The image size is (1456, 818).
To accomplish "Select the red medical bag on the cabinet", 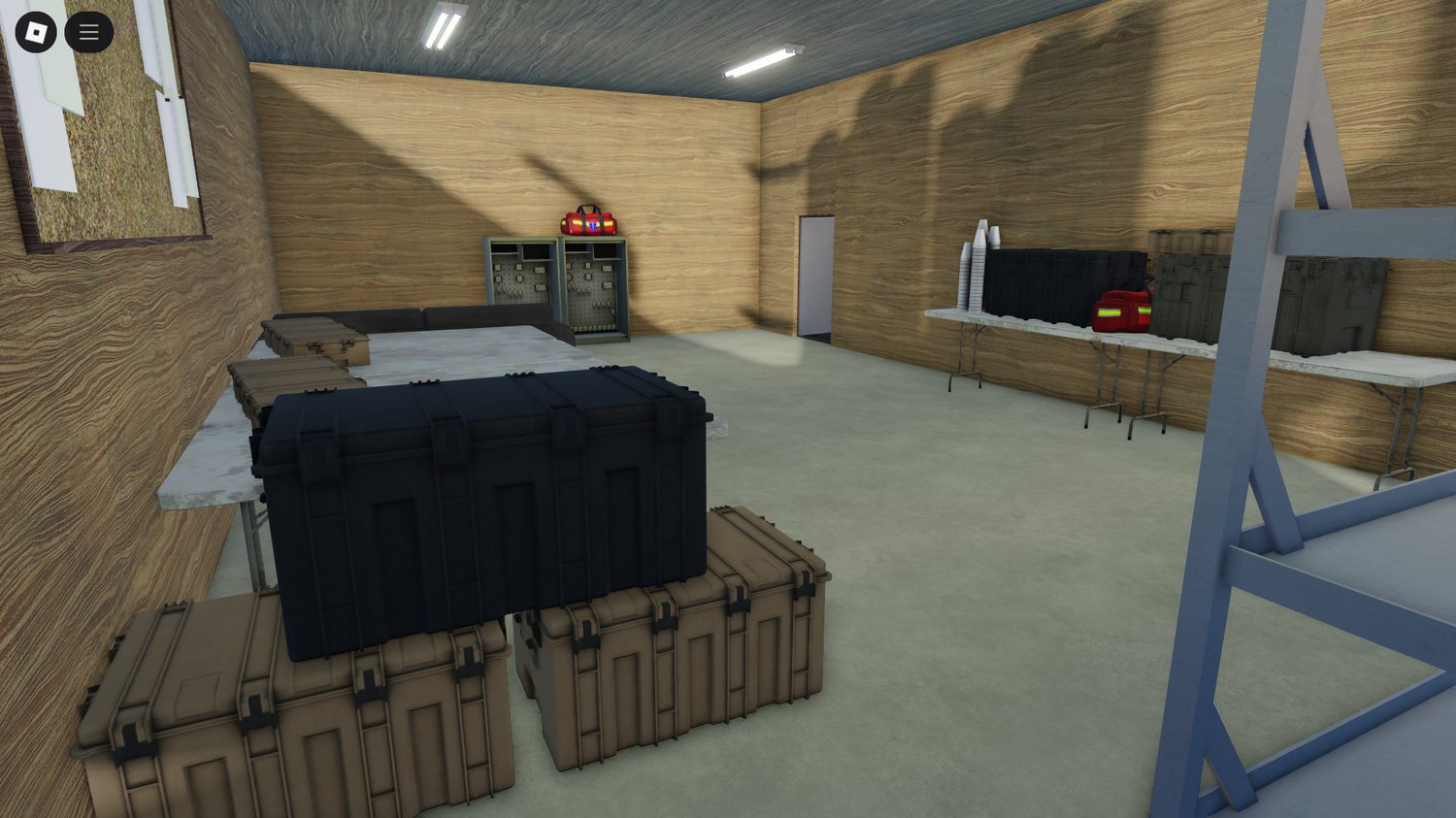I will pos(586,223).
